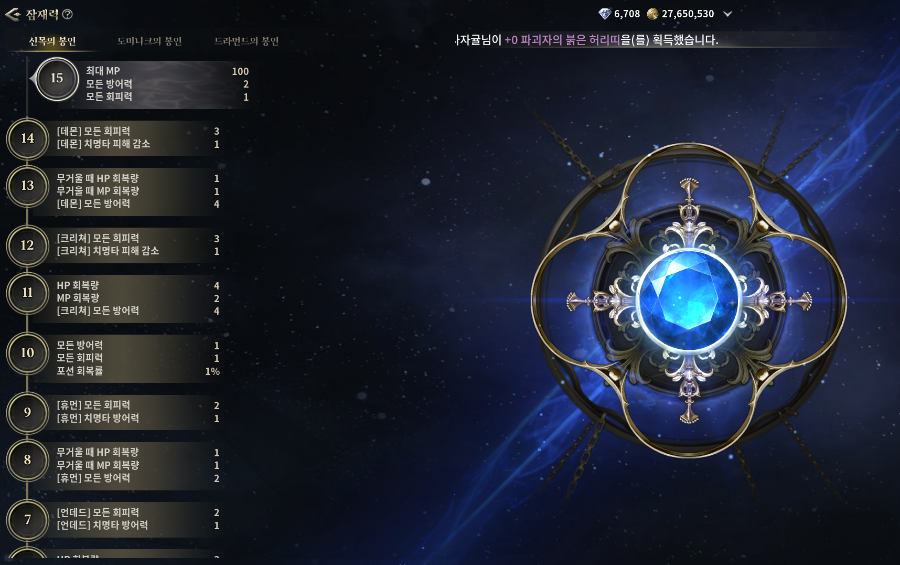Select the level 7 potential node
This screenshot has height=565, width=900.
point(28,520)
